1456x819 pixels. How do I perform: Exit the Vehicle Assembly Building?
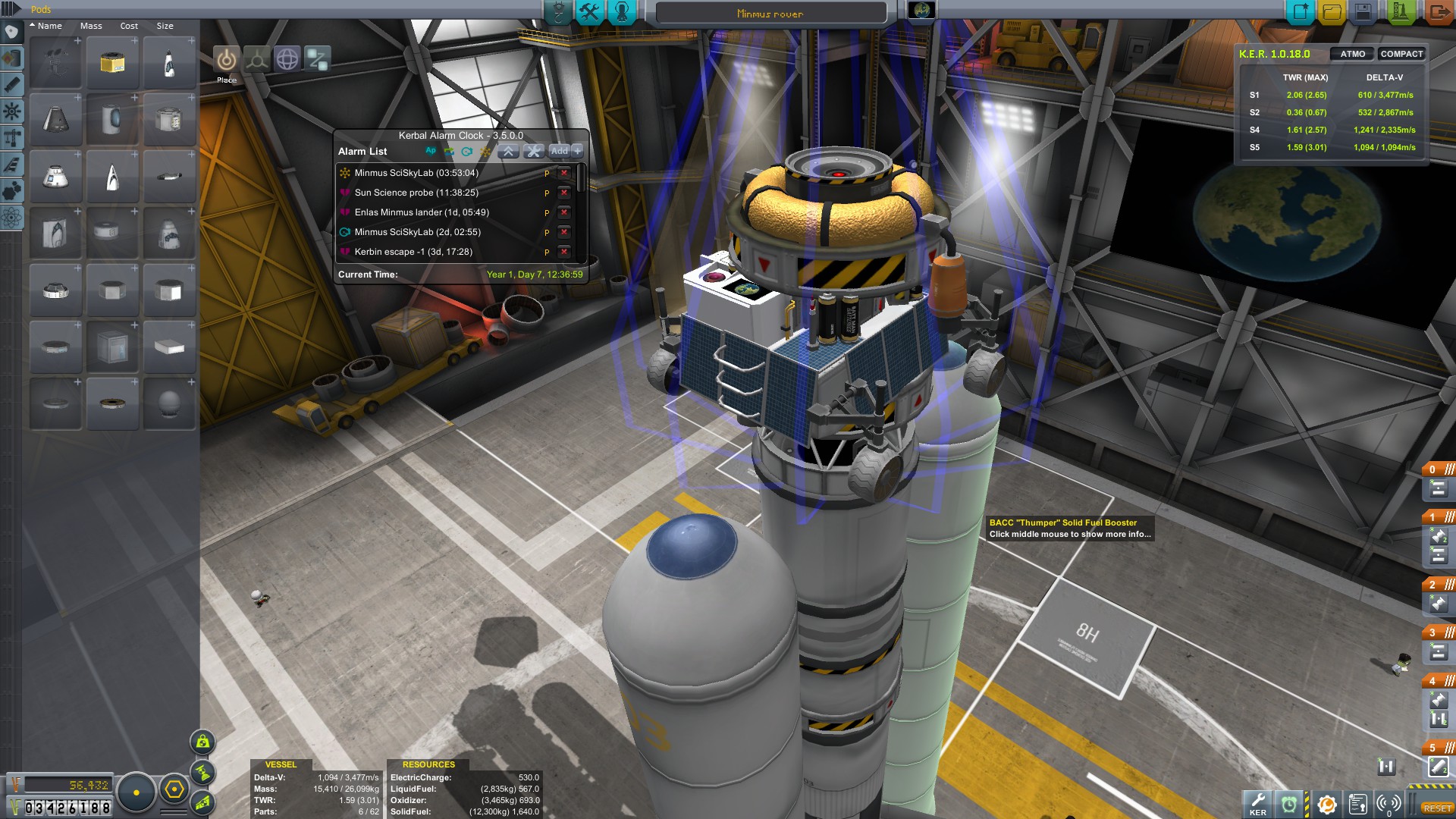click(1437, 12)
